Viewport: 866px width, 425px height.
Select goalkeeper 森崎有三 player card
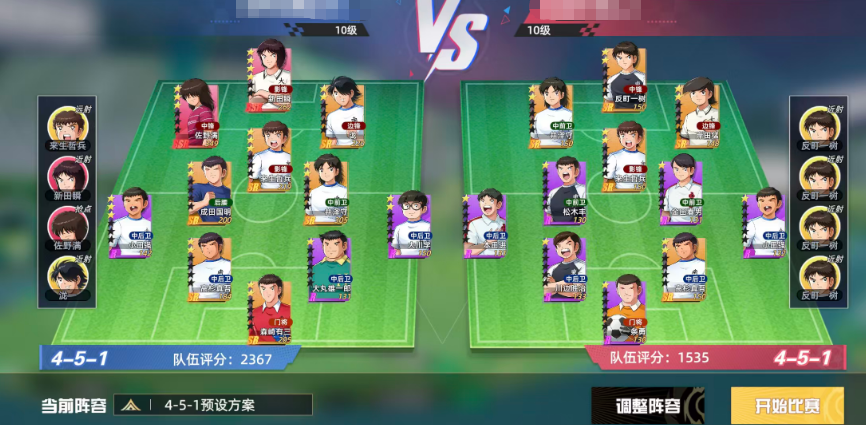tap(269, 311)
